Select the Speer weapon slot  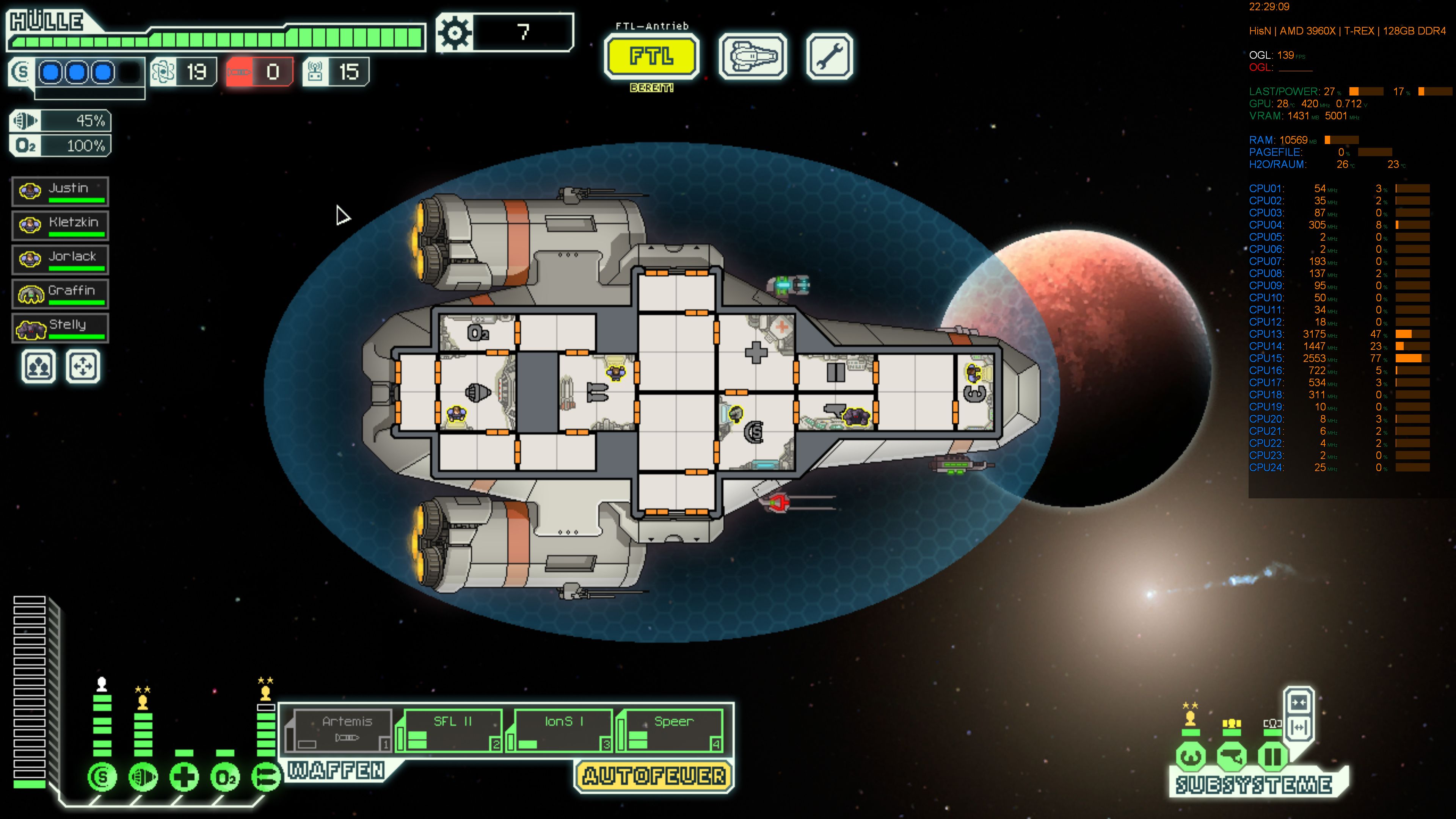tap(670, 730)
